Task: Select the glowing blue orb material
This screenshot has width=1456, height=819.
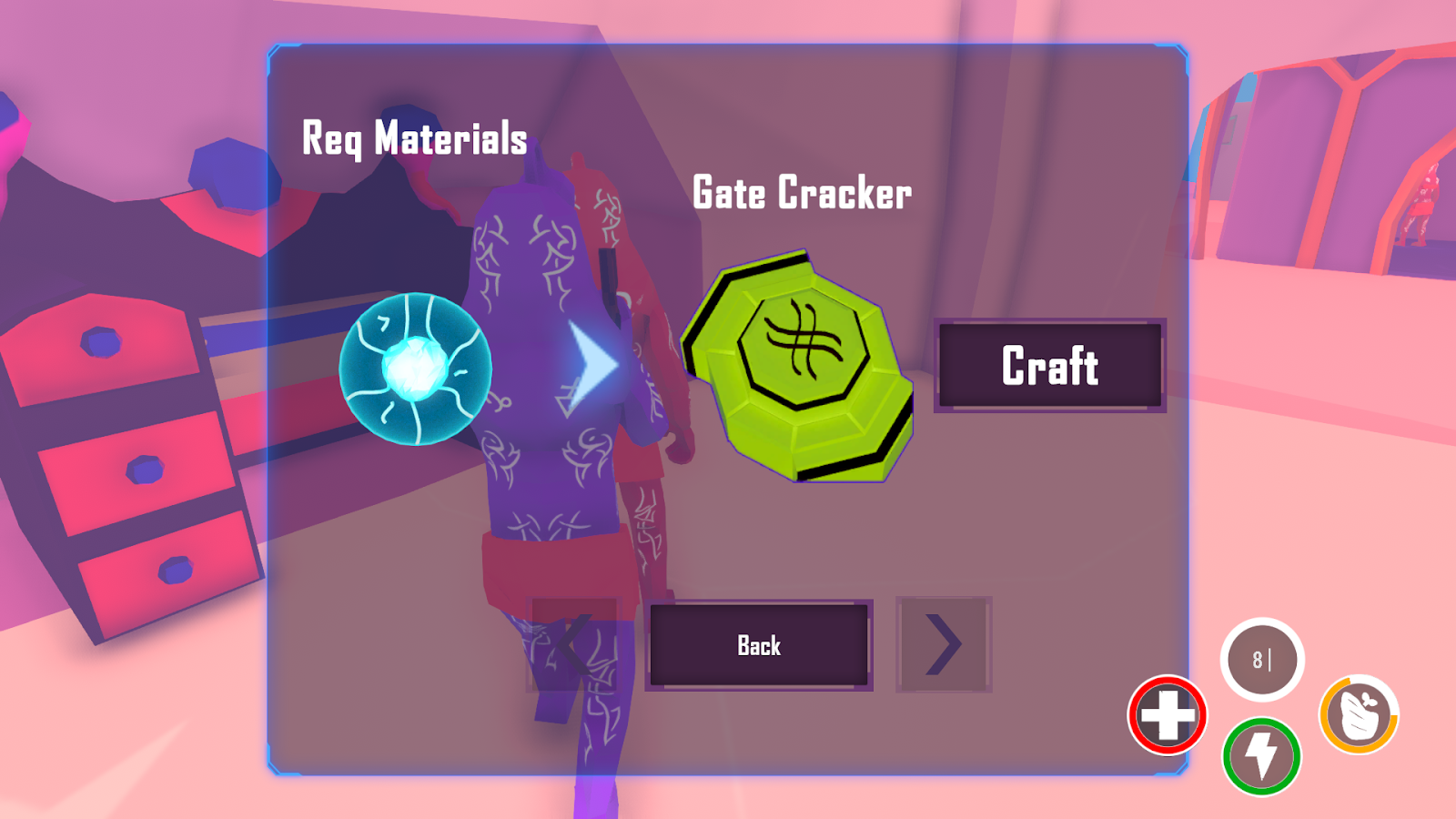Action: click(416, 369)
